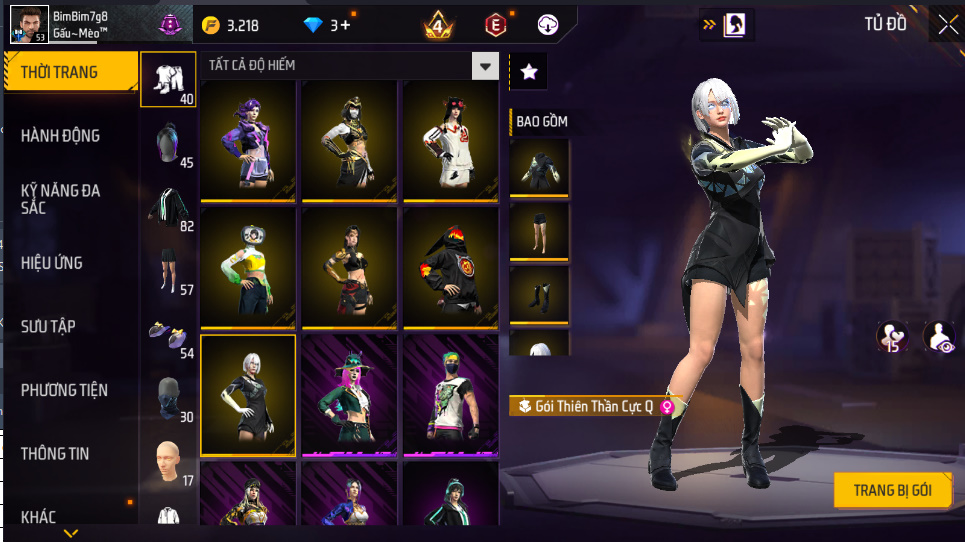This screenshot has width=965, height=542.
Task: Open the Hiệu Ứng category
Action: [53, 263]
